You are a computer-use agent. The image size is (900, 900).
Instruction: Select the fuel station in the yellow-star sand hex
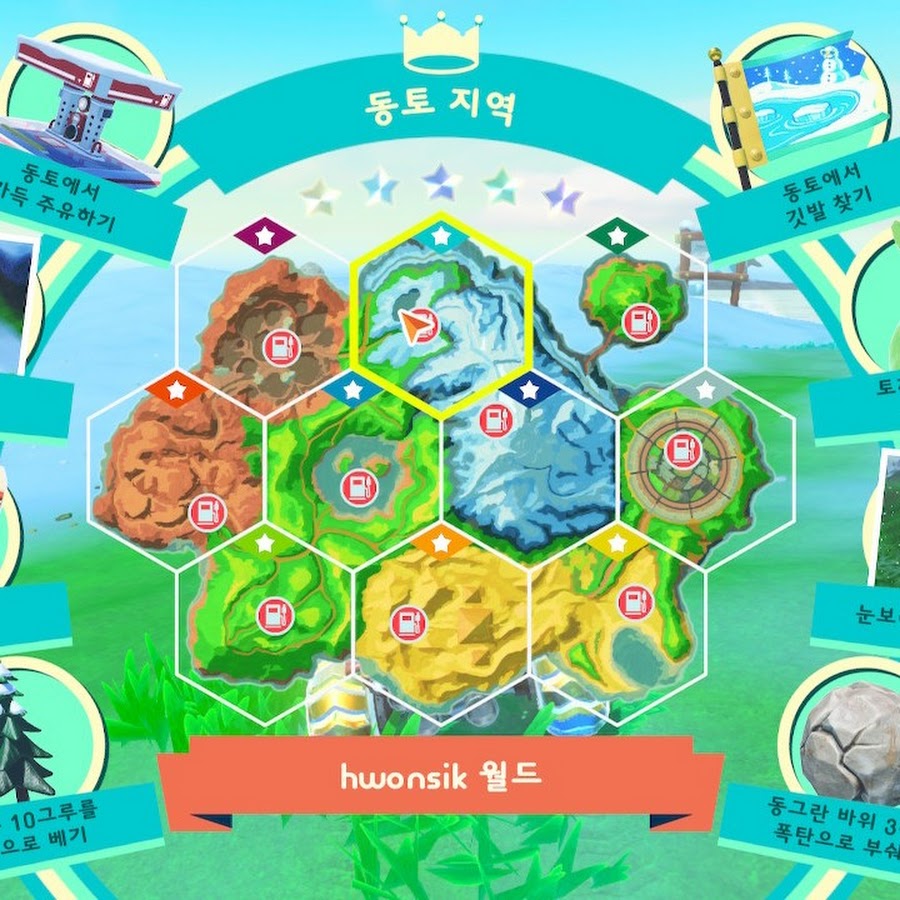(634, 602)
